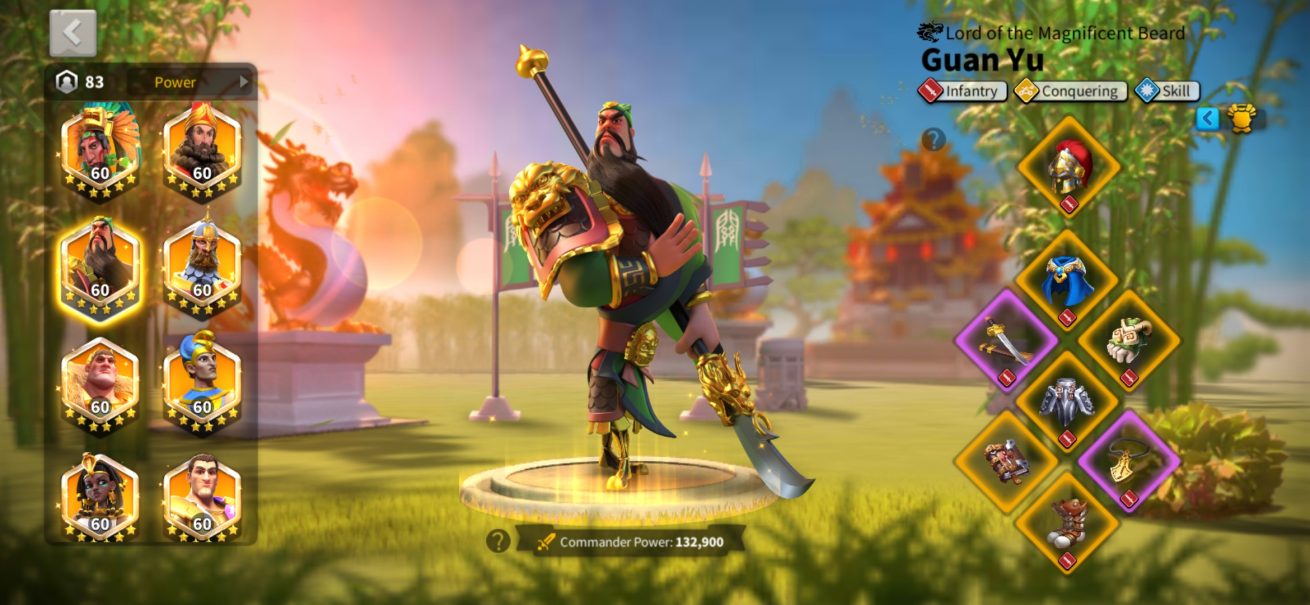The height and width of the screenshot is (605, 1310).
Task: Open the curved sword weapon slot
Action: [x=1006, y=340]
